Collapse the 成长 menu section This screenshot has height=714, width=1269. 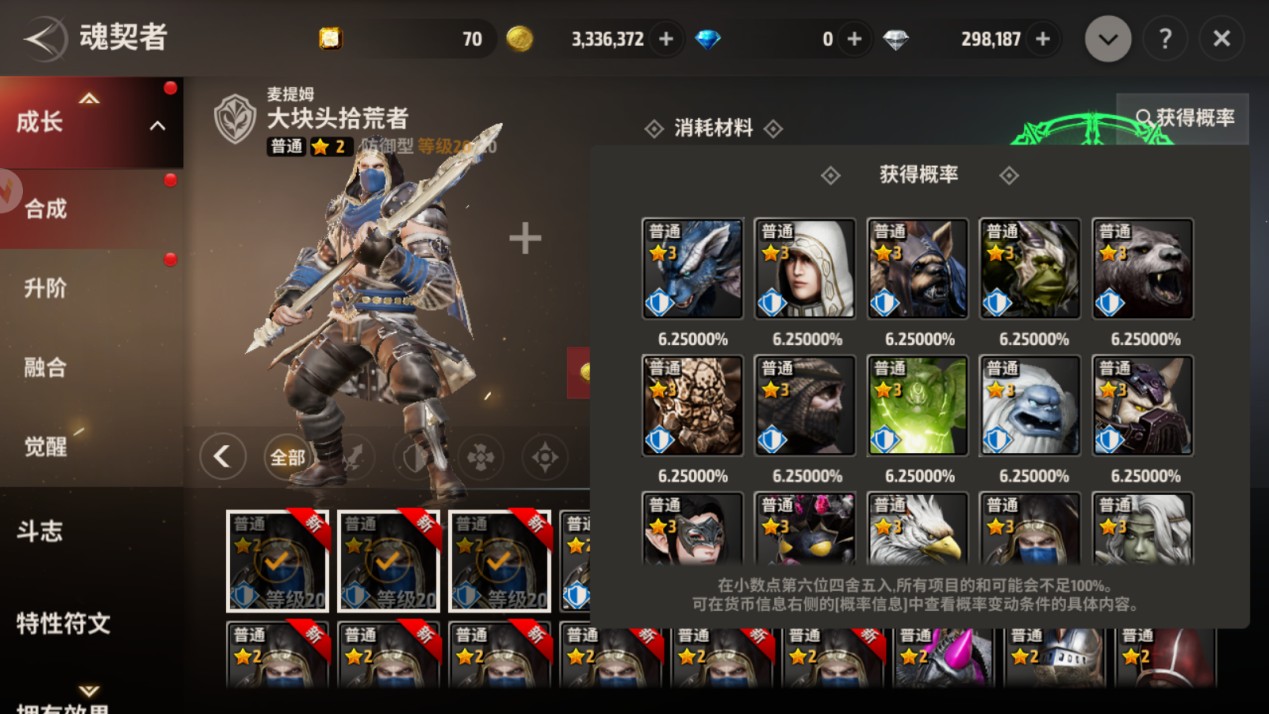click(x=157, y=125)
